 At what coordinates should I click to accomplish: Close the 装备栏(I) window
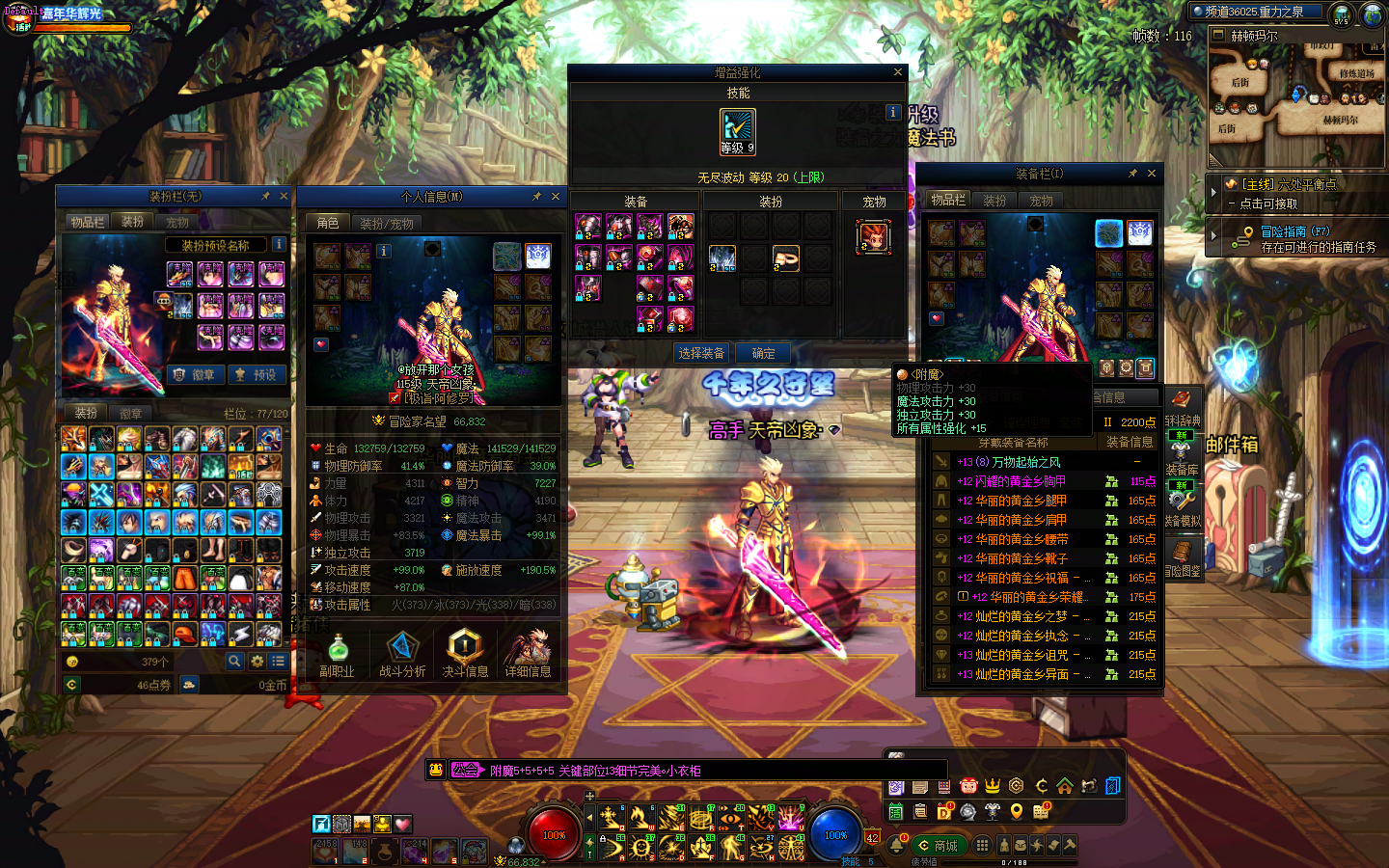pos(1152,174)
